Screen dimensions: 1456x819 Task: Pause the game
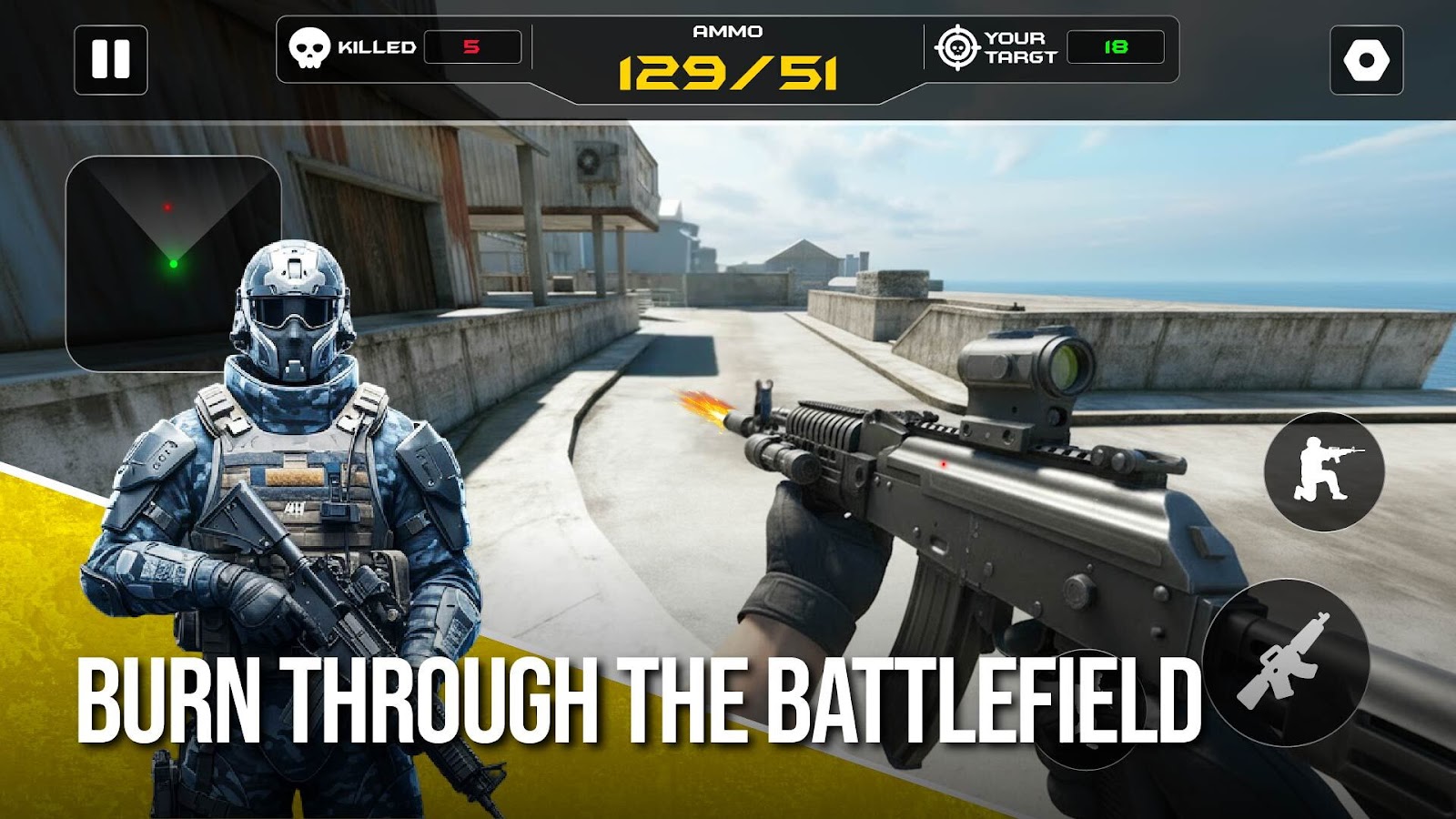click(111, 60)
